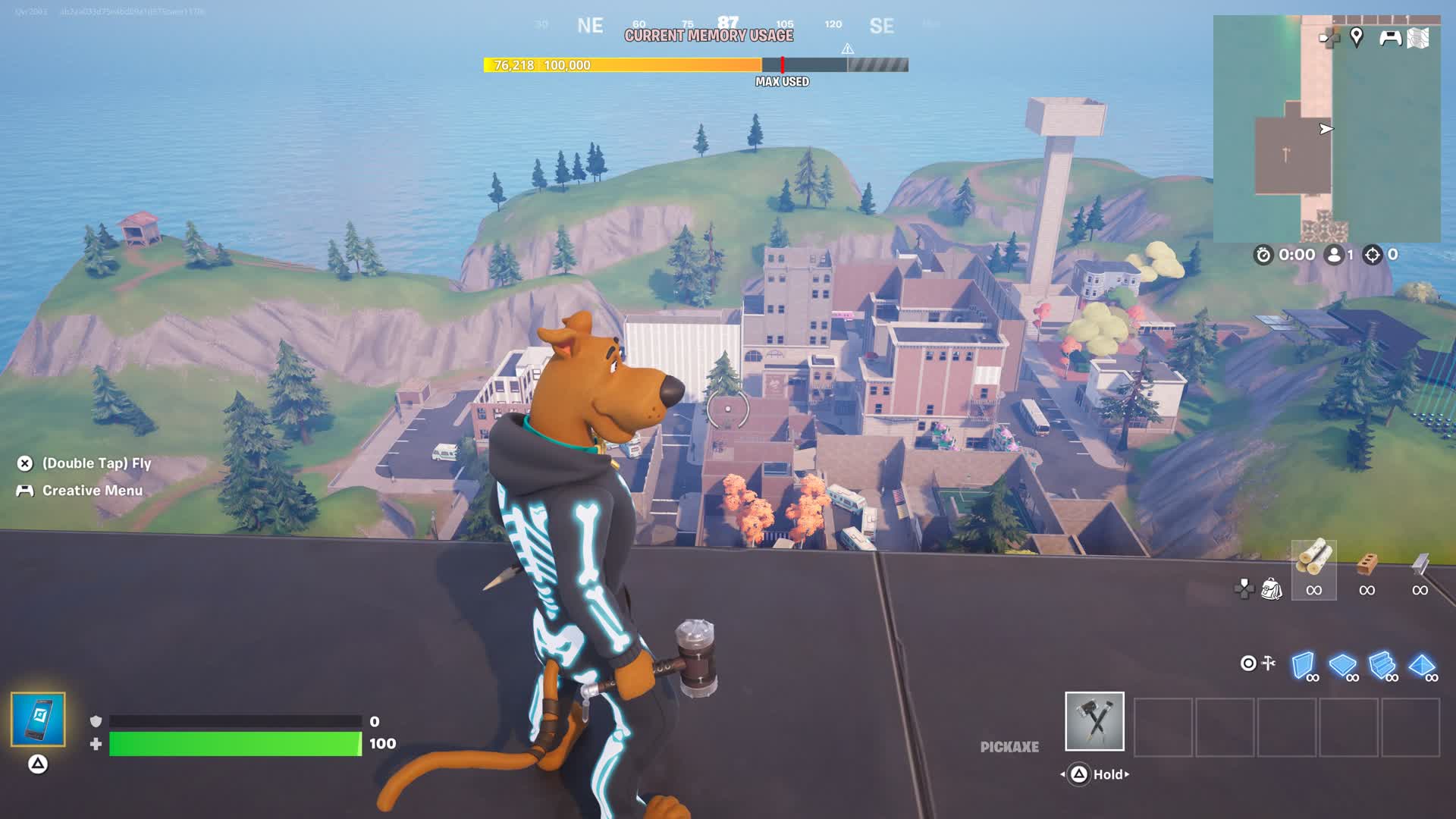Open the folded map icon
The height and width of the screenshot is (819, 1456).
click(x=1418, y=38)
